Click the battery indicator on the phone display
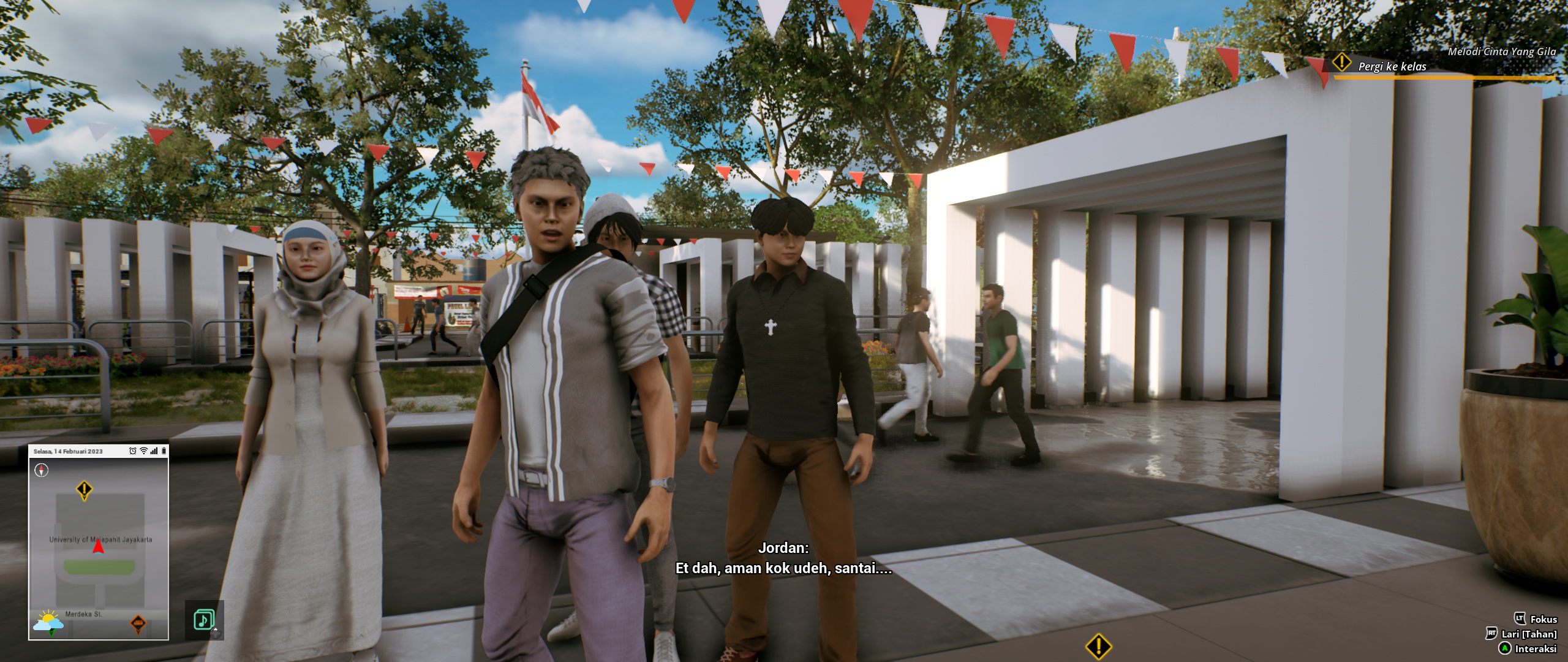 [164, 451]
